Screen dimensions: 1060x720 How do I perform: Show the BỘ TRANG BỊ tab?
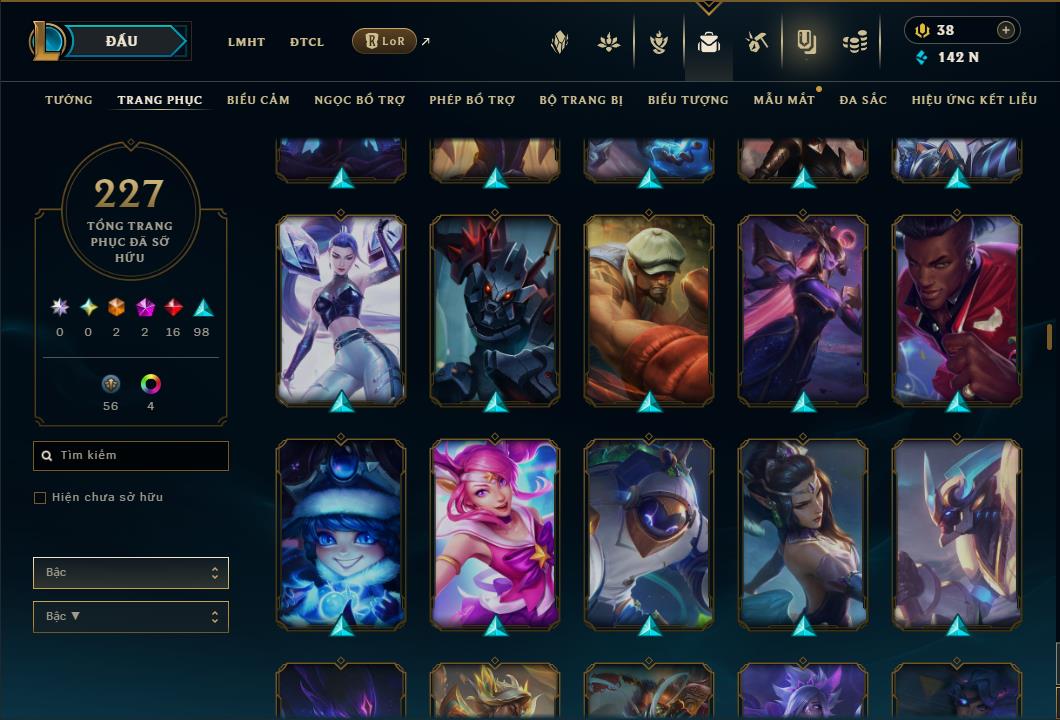[x=581, y=100]
